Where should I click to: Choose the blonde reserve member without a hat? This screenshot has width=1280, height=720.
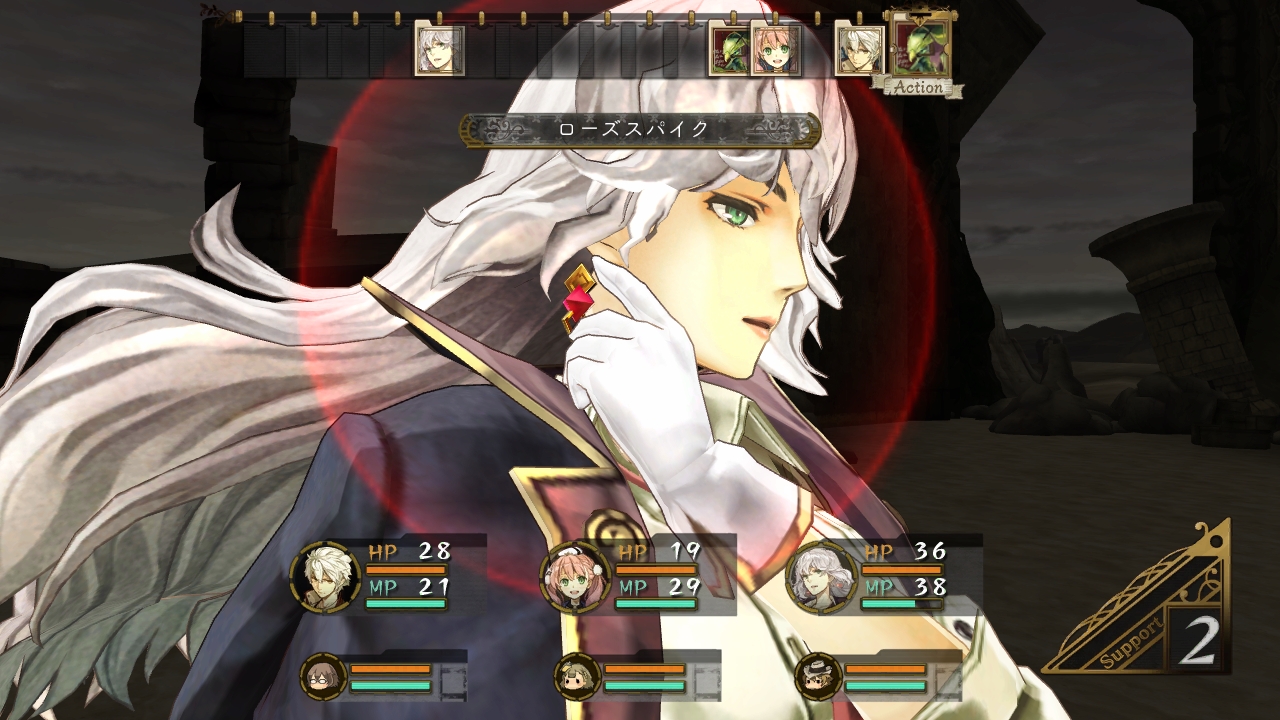577,677
